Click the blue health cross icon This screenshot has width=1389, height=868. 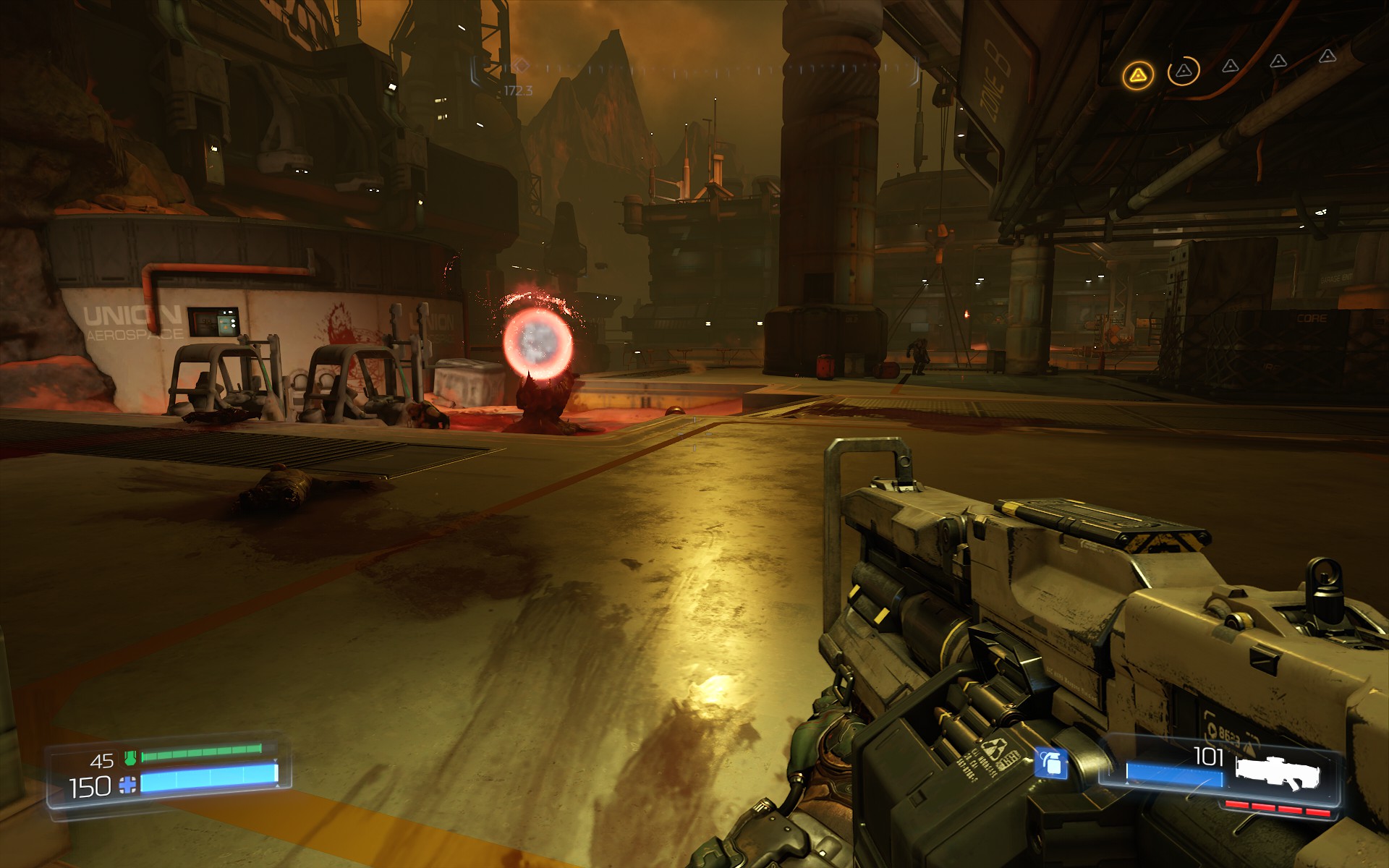click(x=128, y=785)
